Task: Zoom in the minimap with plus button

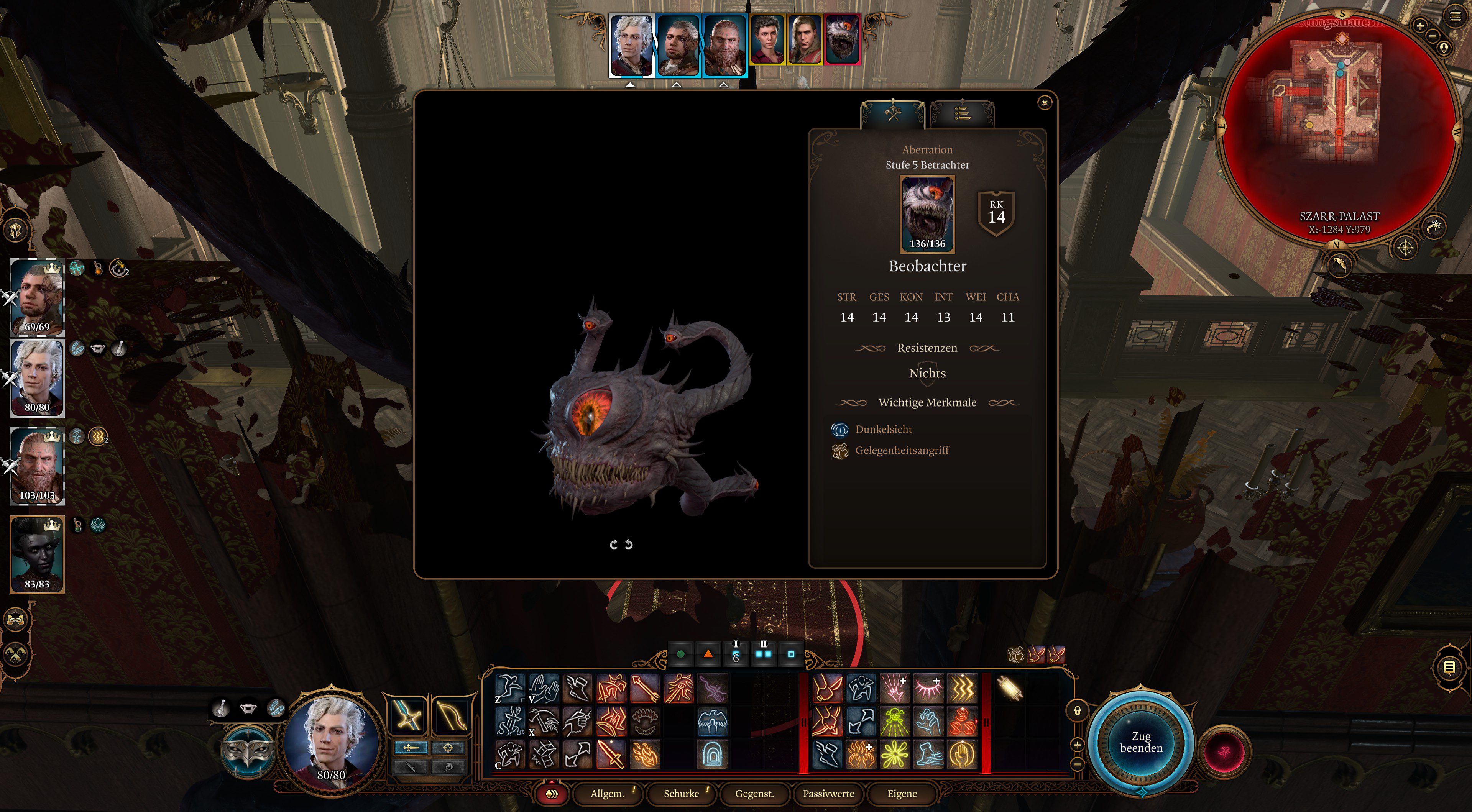Action: tap(1419, 25)
